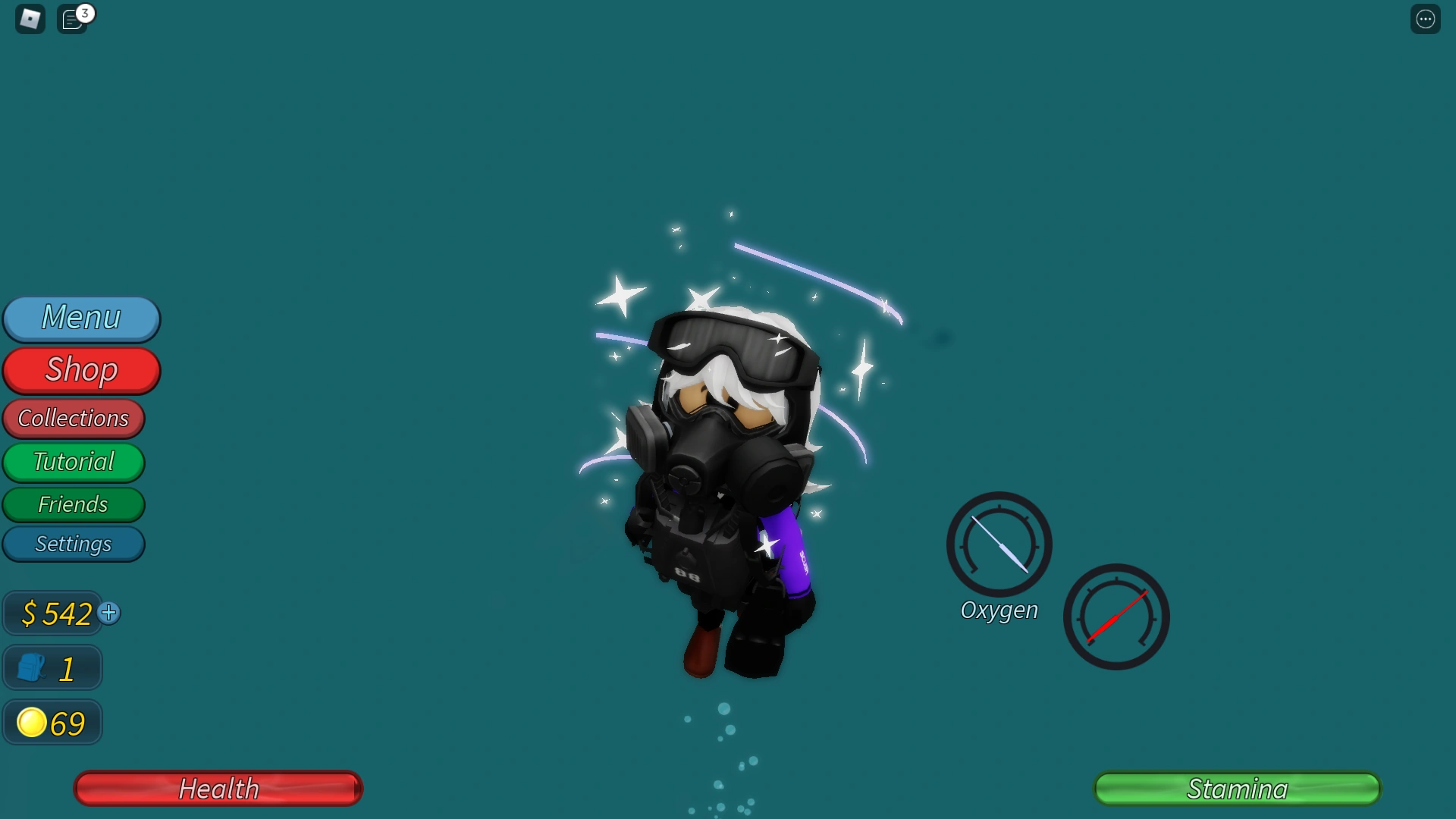This screenshot has width=1456, height=819.
Task: View your Collections
Action: [x=74, y=419]
